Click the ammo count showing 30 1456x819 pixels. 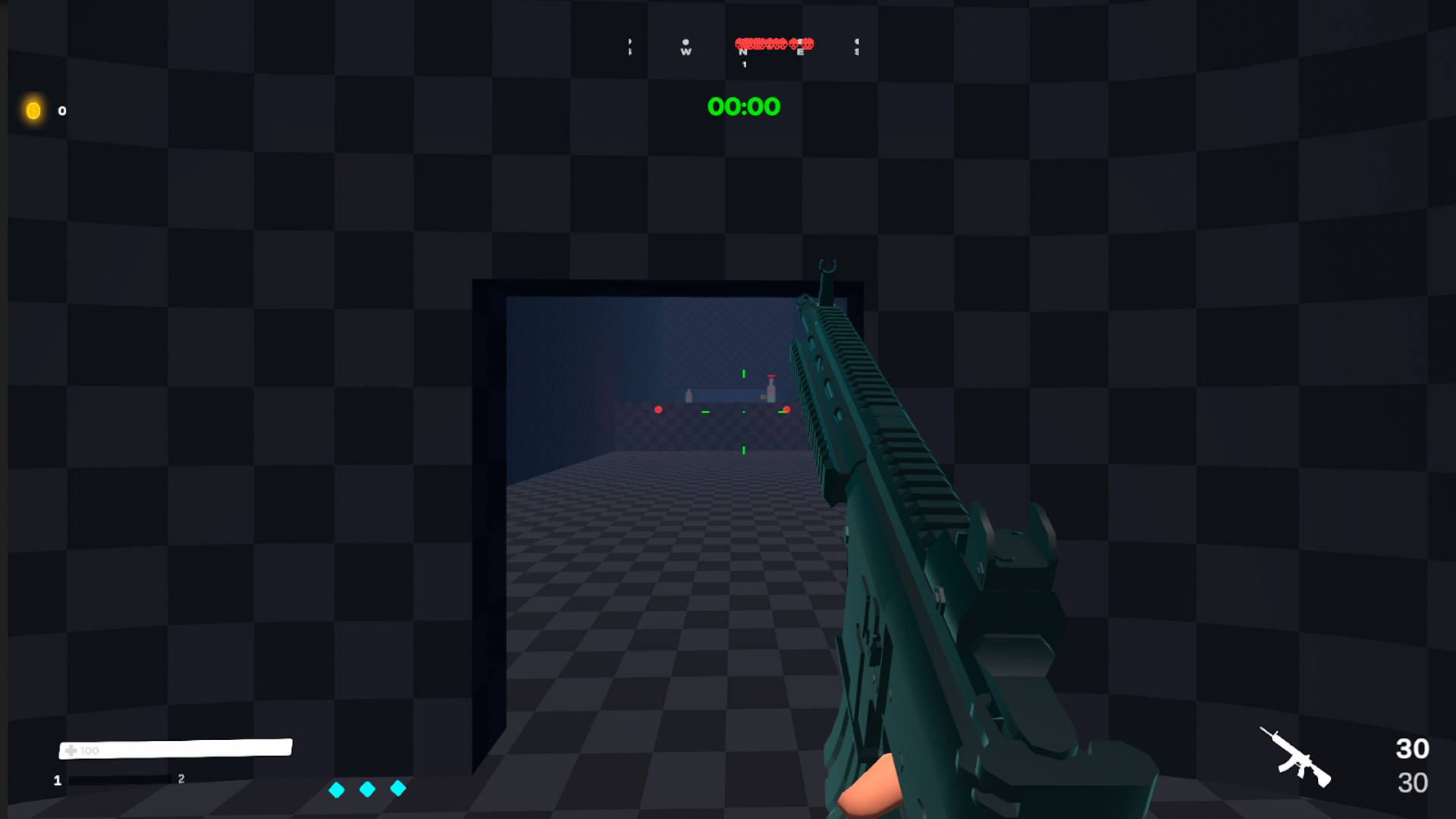(1411, 748)
